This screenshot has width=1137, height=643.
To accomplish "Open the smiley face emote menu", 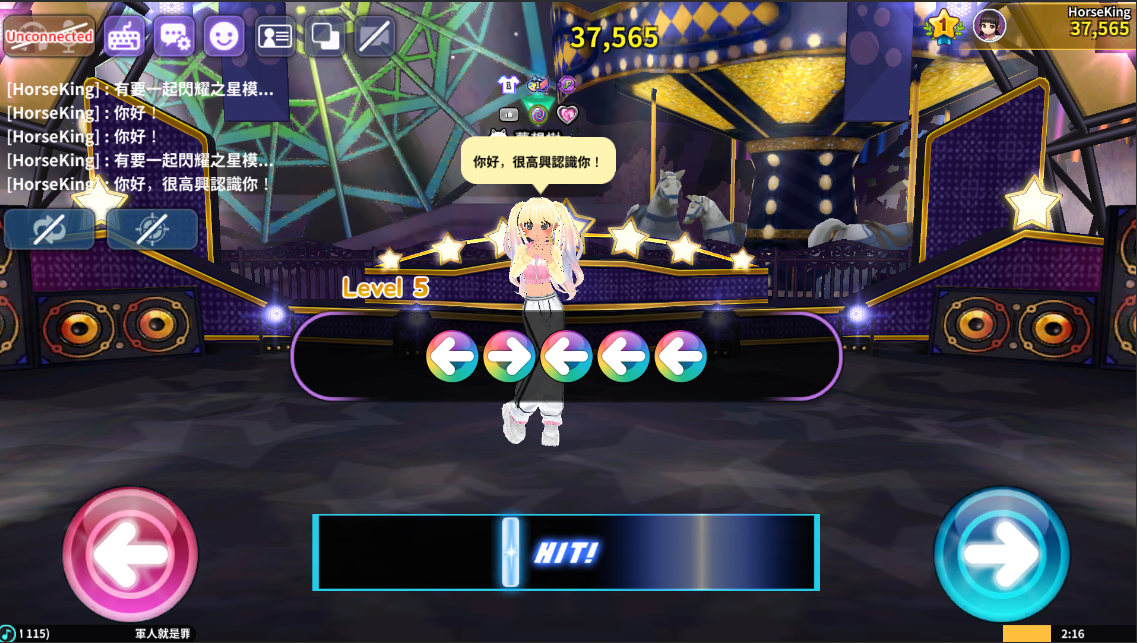I will point(224,36).
